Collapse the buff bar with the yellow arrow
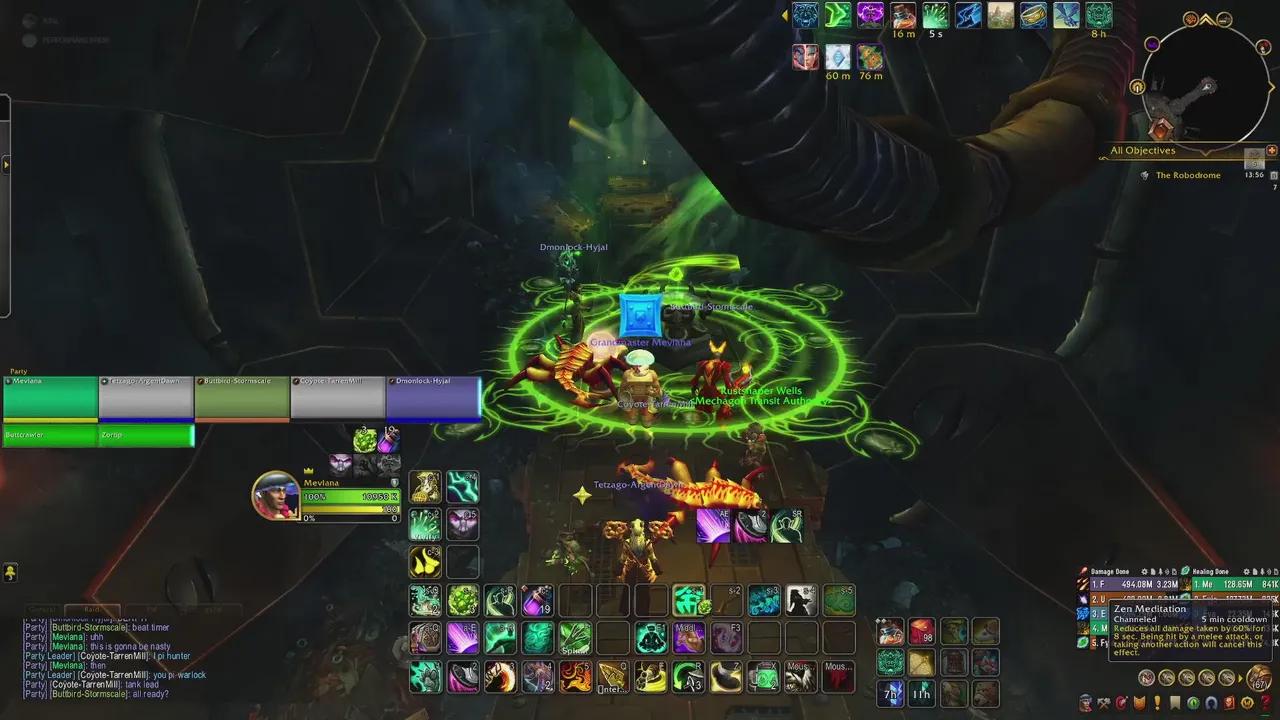The image size is (1280, 720). coord(786,15)
